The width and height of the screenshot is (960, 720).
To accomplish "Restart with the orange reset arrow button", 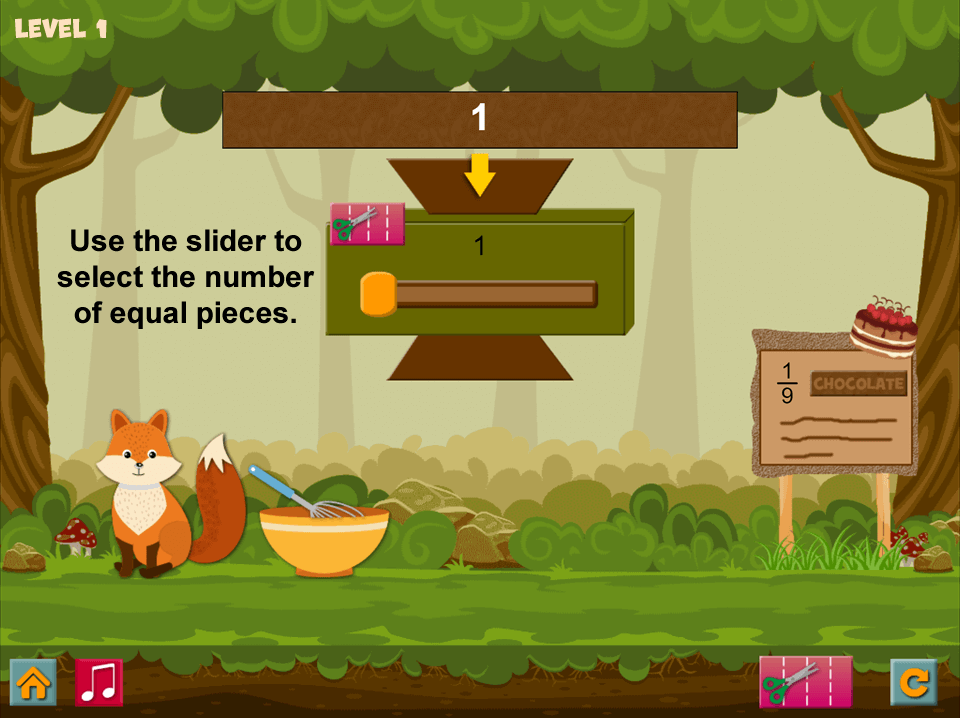I will 913,683.
